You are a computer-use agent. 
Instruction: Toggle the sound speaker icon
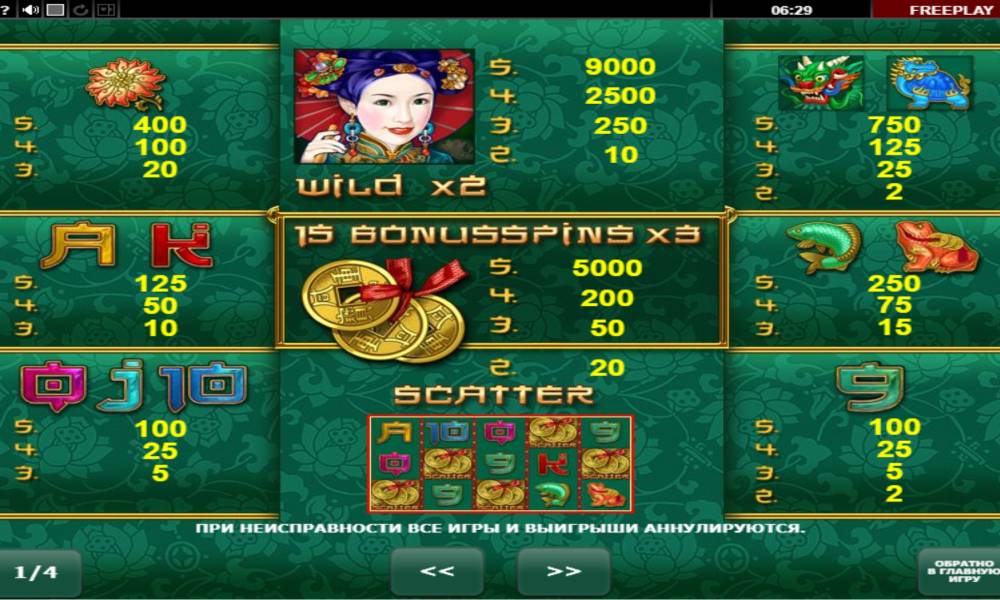click(30, 10)
